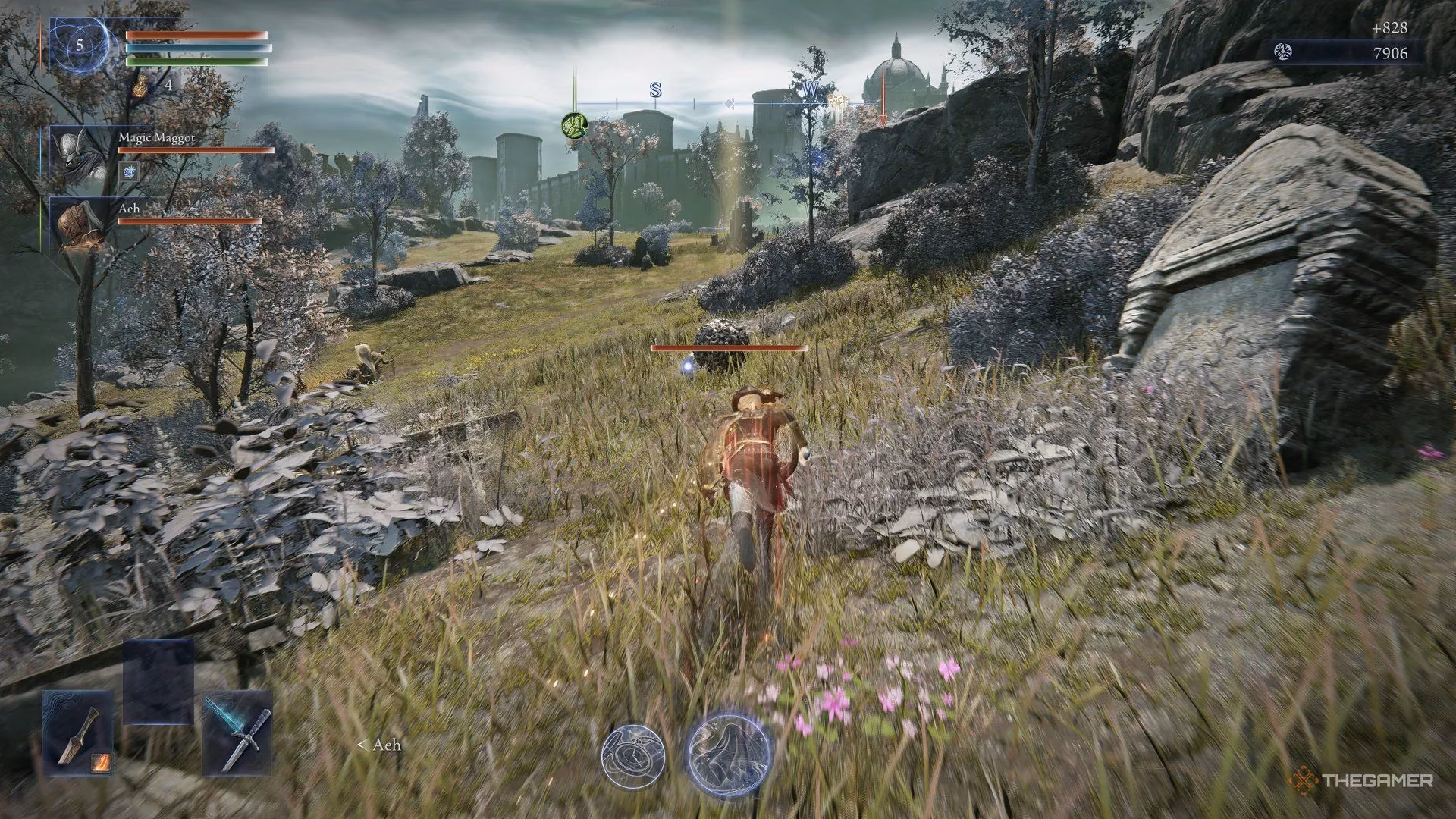The image size is (1456, 819).
Task: Click the TheGamer watermark logo
Action: point(1362,780)
